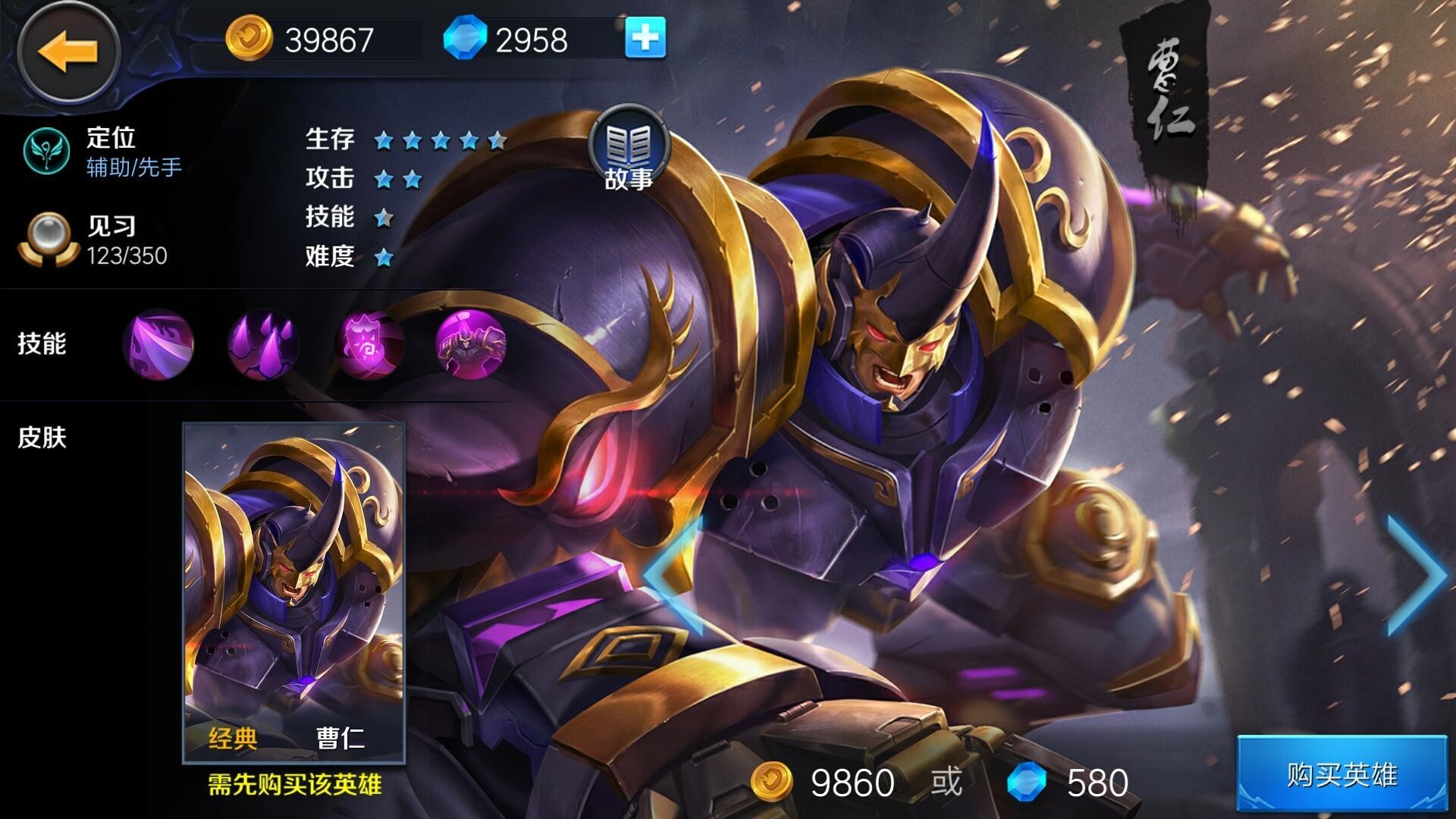Tap the 定位 role icon

pyautogui.click(x=46, y=150)
